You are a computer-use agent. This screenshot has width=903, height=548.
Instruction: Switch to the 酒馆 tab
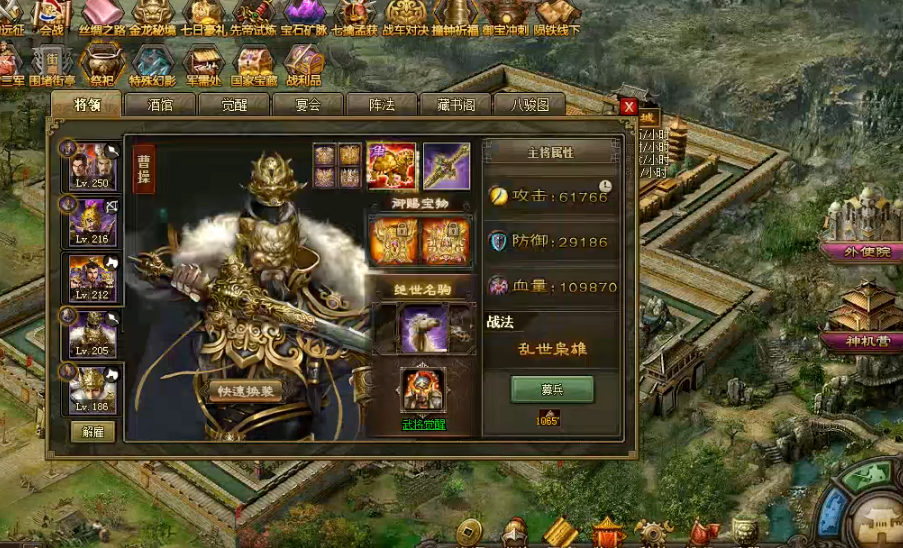click(x=160, y=104)
